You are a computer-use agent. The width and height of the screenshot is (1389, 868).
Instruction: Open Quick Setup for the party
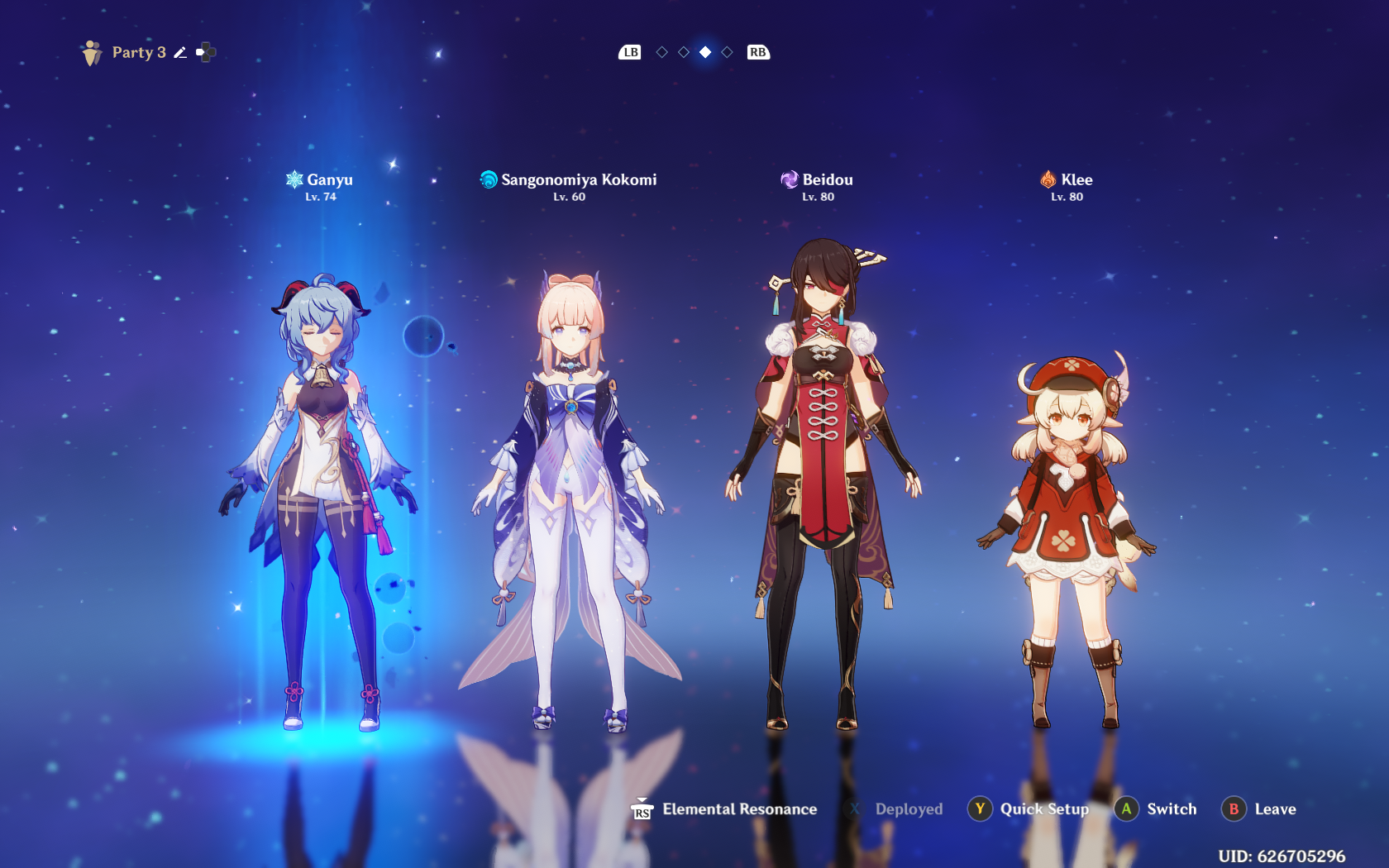click(1029, 809)
